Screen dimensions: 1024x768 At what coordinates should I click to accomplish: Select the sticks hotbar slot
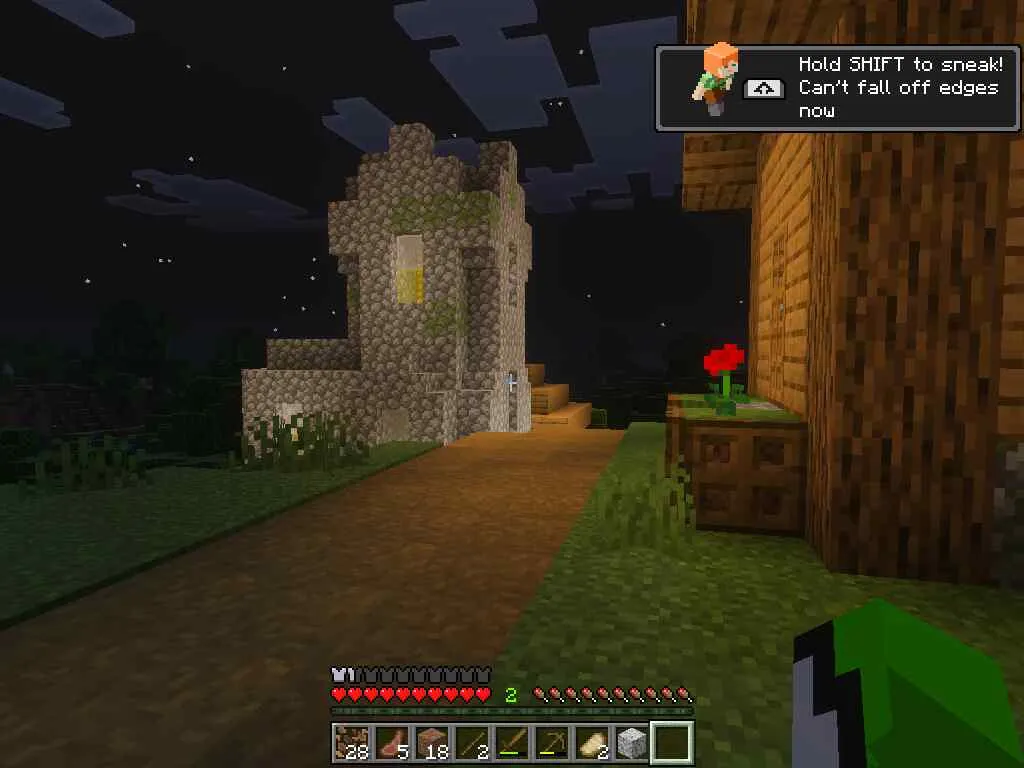click(x=471, y=743)
